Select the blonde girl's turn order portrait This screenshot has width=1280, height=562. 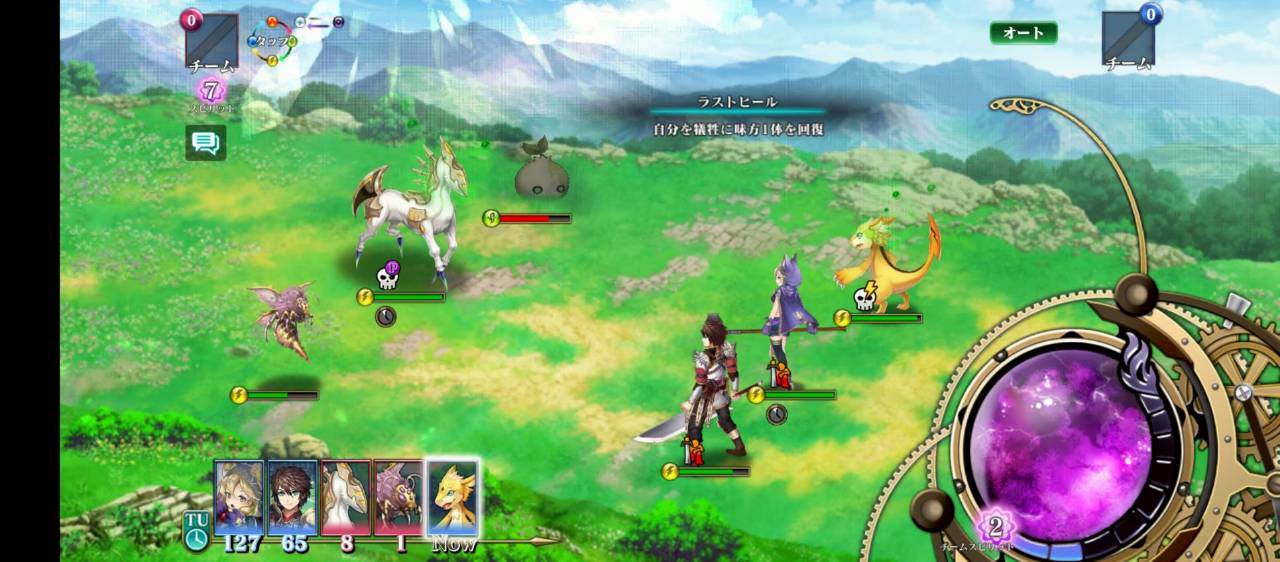[239, 497]
